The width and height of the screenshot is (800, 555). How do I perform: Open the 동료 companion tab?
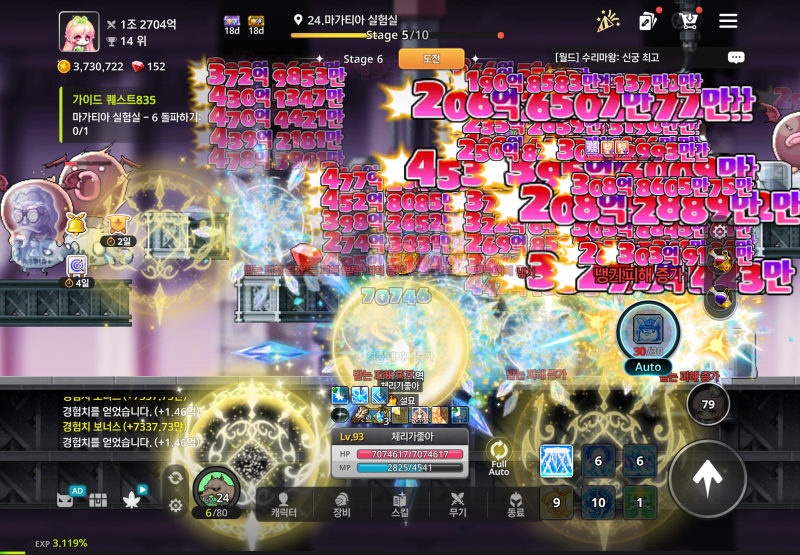[516, 505]
